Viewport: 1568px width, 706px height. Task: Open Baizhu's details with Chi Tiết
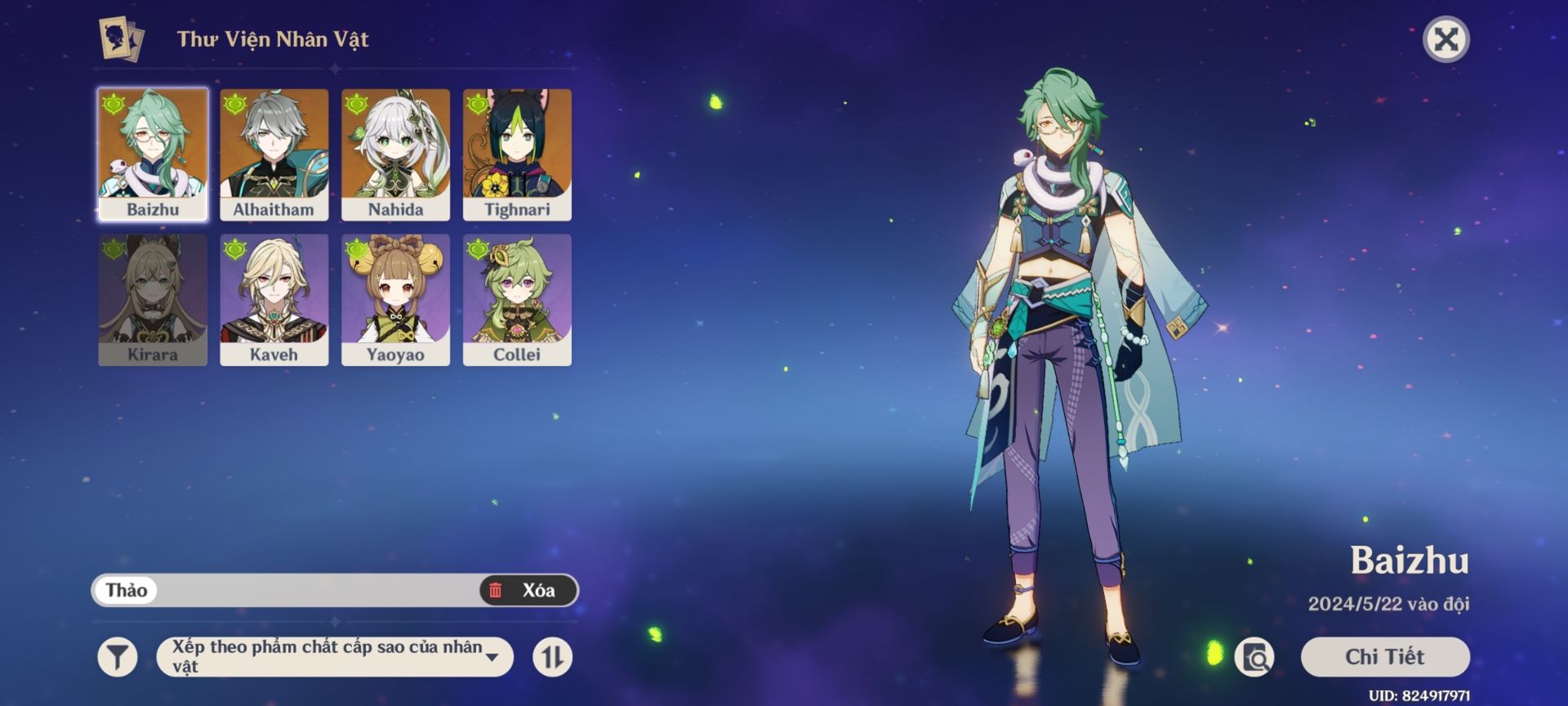click(x=1384, y=657)
